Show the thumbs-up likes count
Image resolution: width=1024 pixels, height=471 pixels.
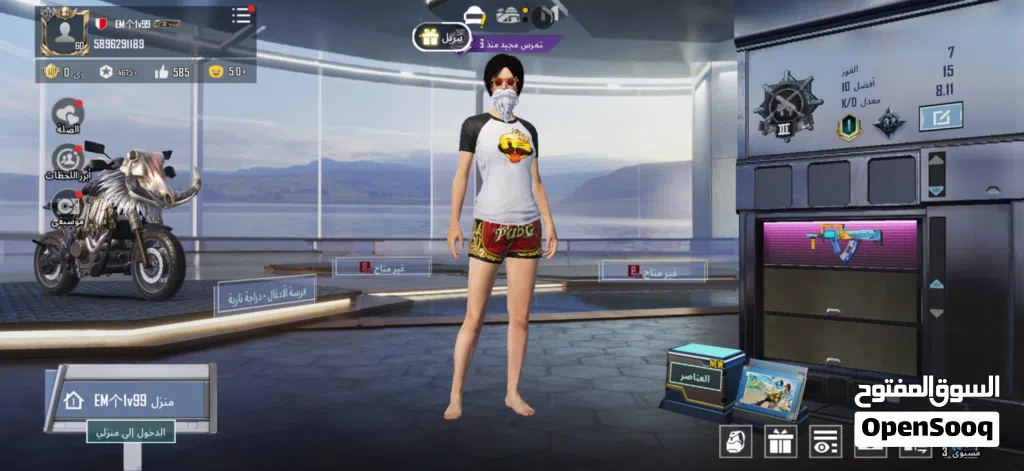(170, 72)
